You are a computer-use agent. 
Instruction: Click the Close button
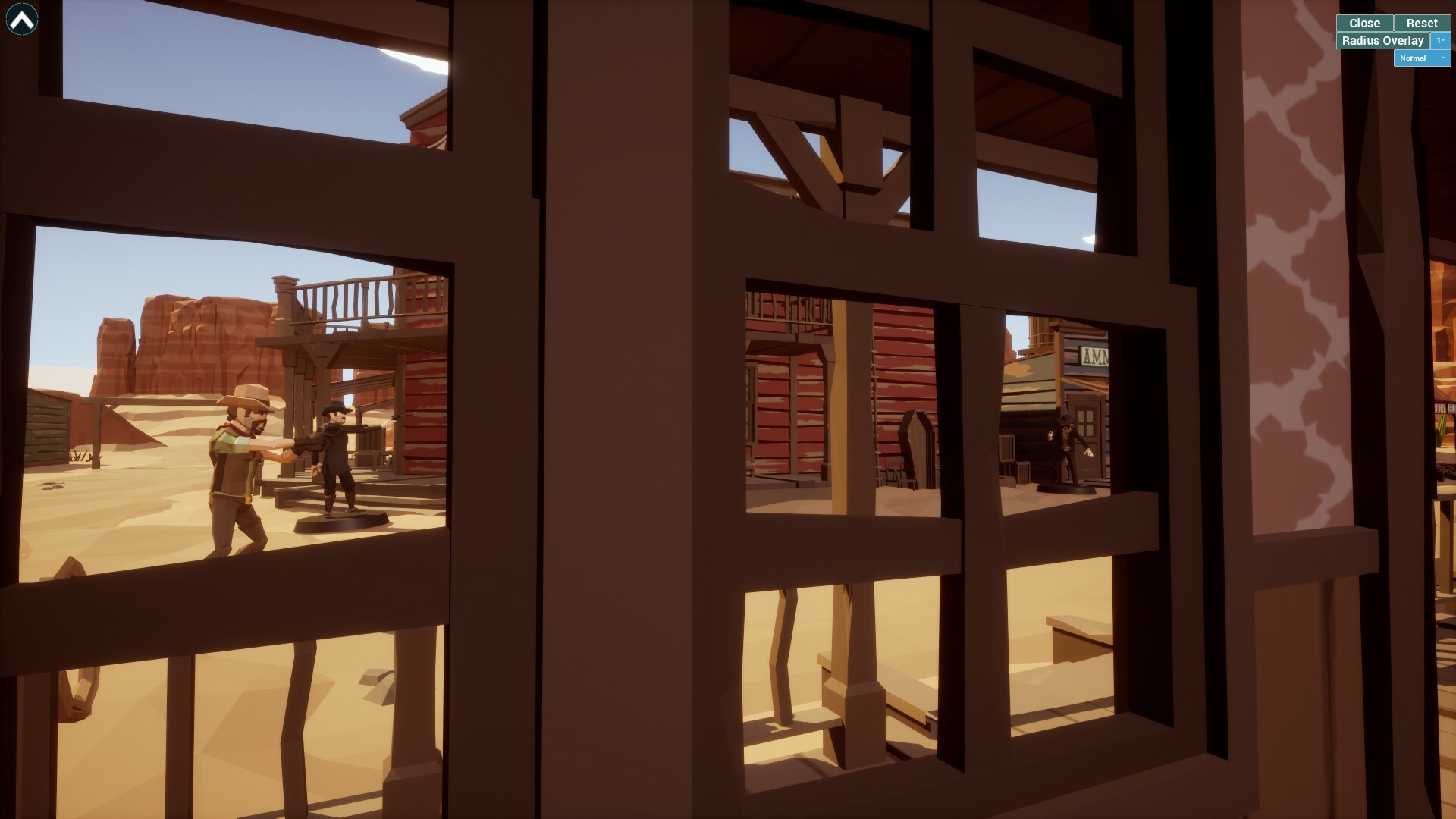[1364, 23]
